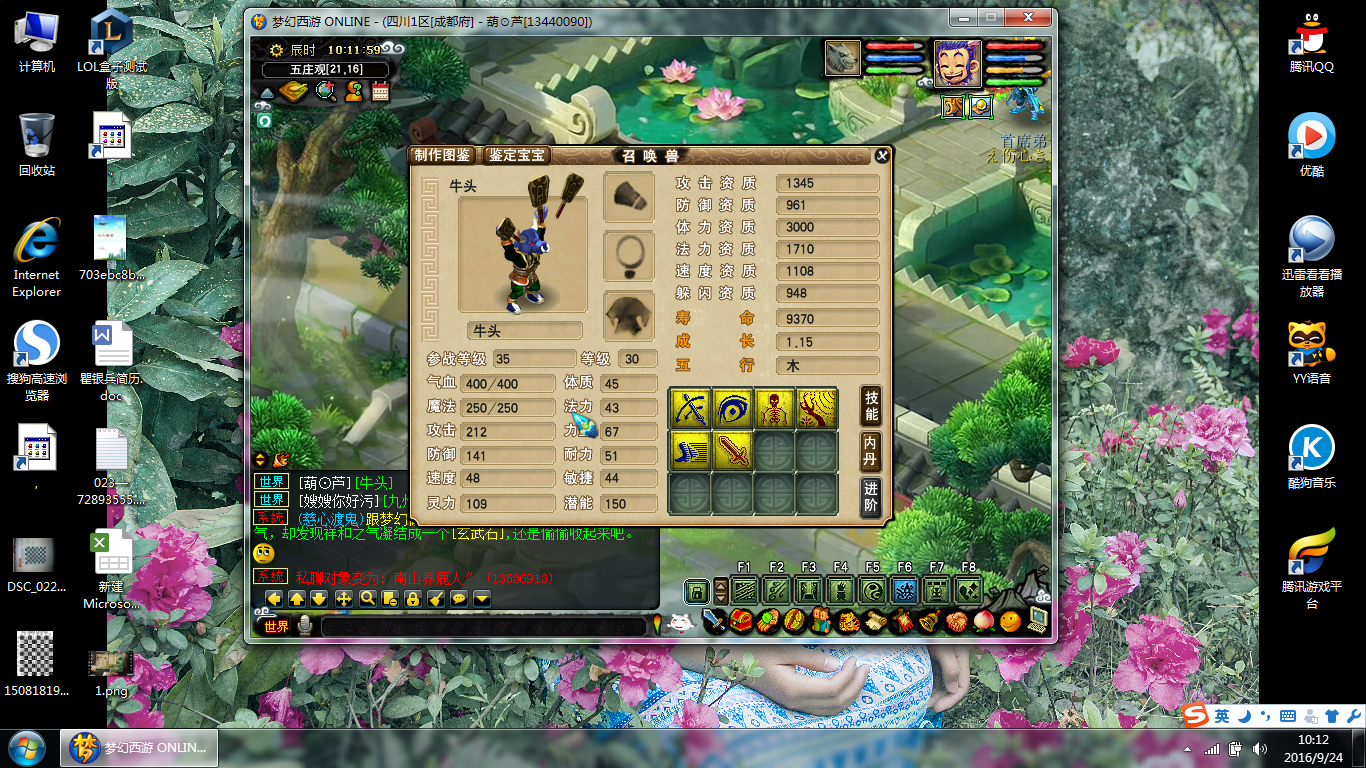Screen dimensions: 1366x768
Task: Open the handshake friends icon
Action: coord(956,621)
